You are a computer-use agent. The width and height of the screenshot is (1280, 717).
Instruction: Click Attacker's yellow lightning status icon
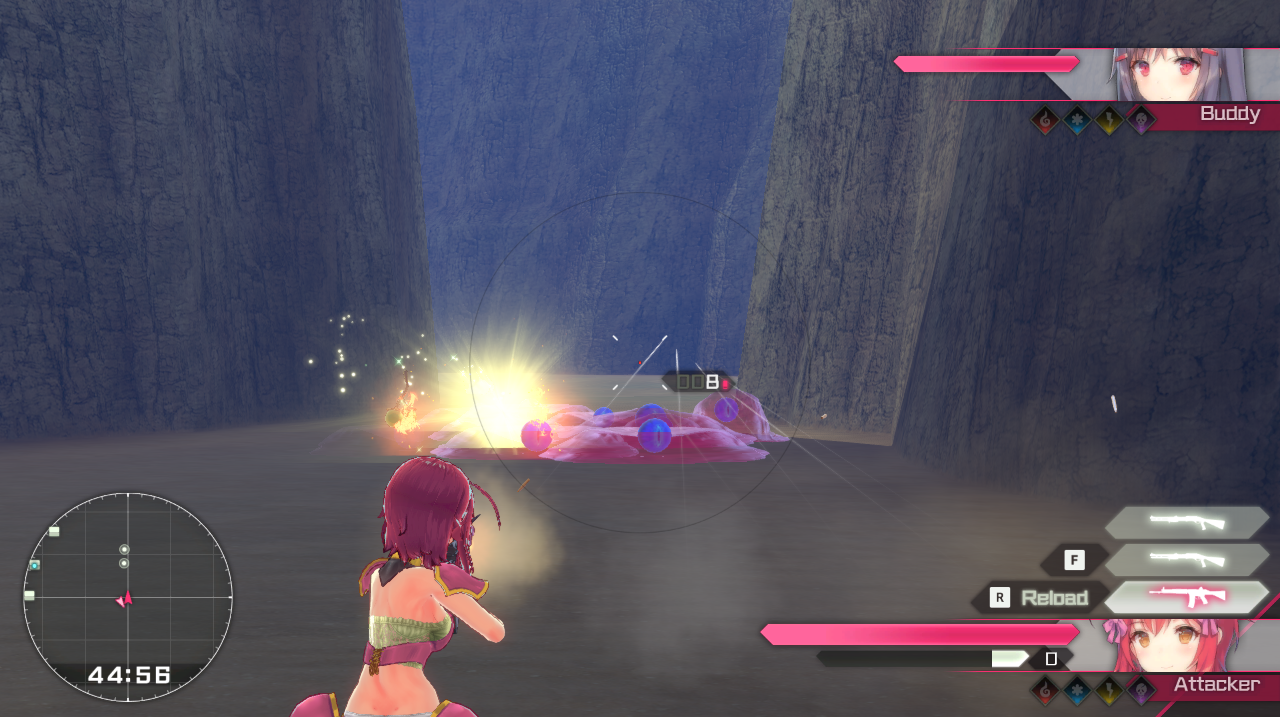coord(1110,689)
